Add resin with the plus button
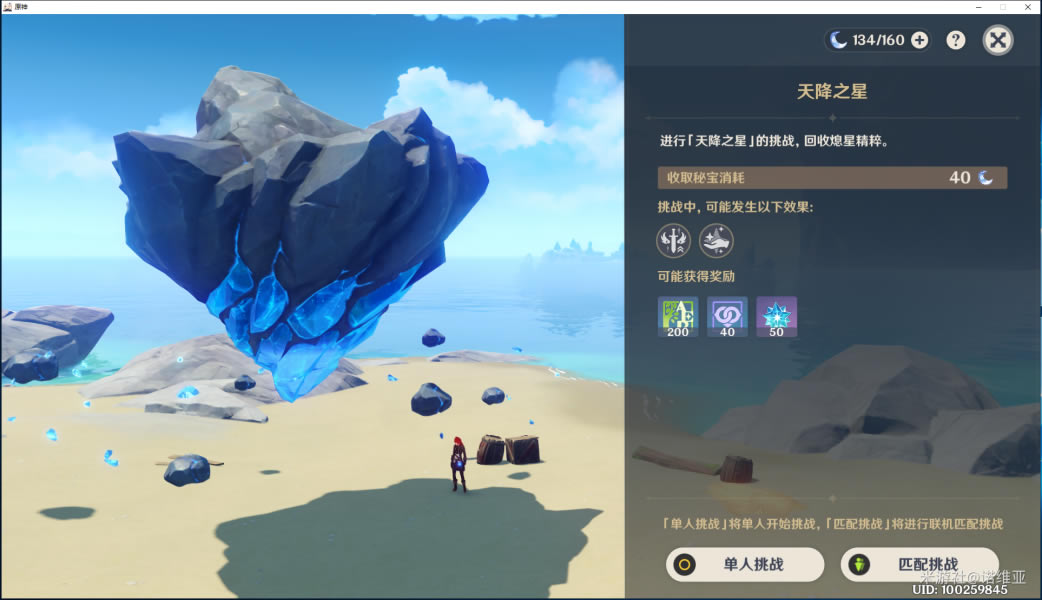1042x600 pixels. pos(919,40)
